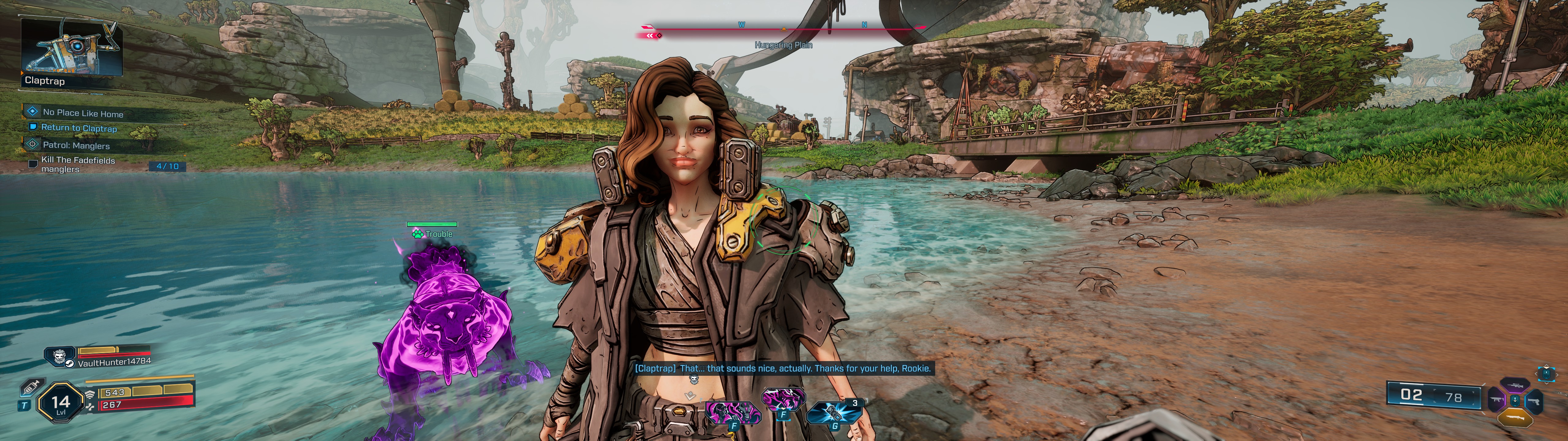
Task: Equip the pistol weapon slot
Action: pyautogui.click(x=1534, y=401)
